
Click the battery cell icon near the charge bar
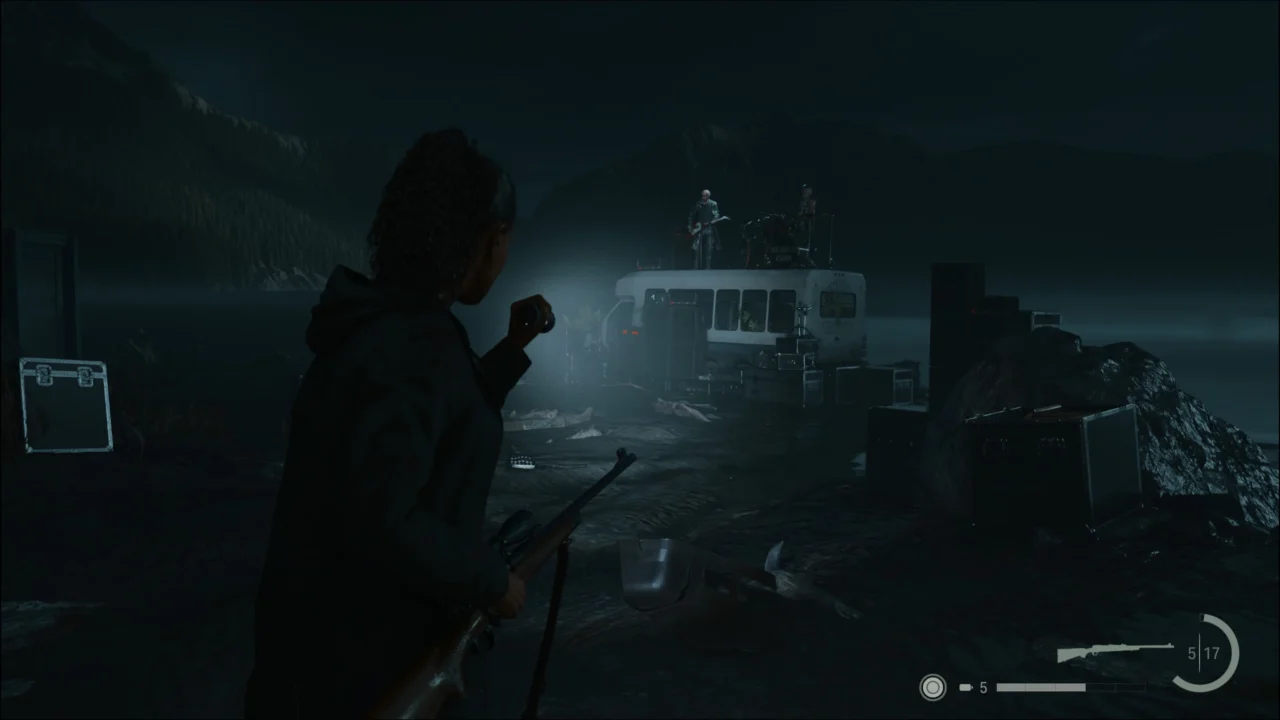(965, 688)
